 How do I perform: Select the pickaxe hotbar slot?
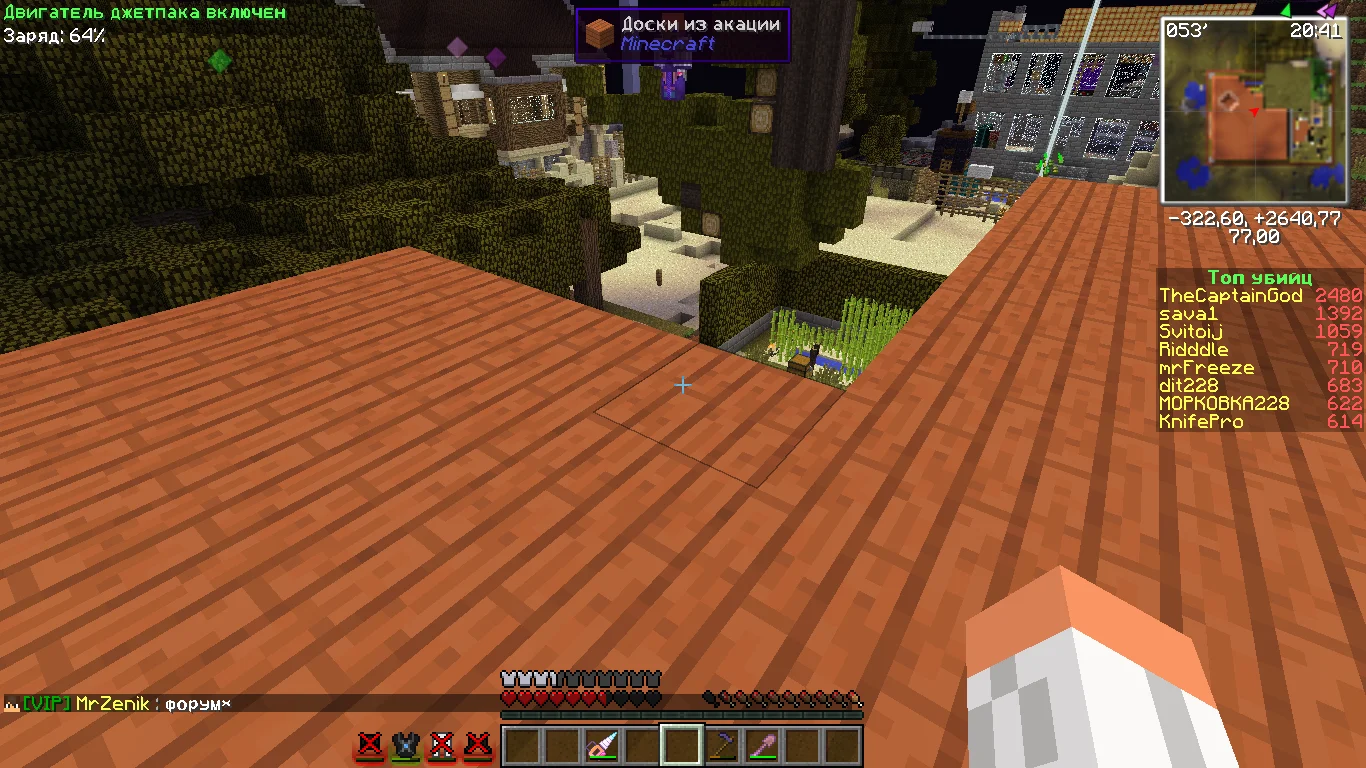tap(722, 746)
